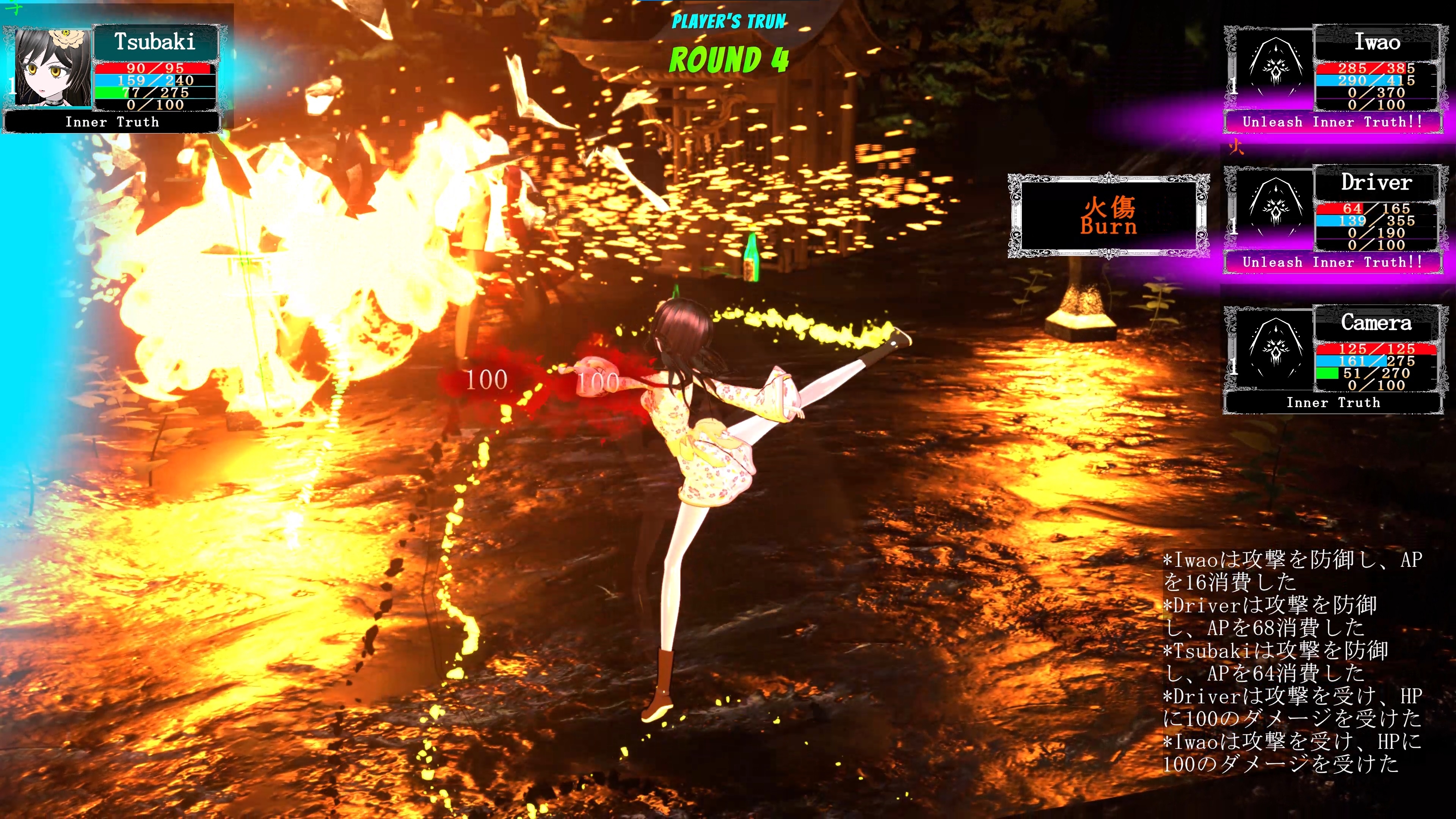This screenshot has height=819, width=1456.
Task: Click Tsubaki's Inner Truth bar
Action: (112, 122)
